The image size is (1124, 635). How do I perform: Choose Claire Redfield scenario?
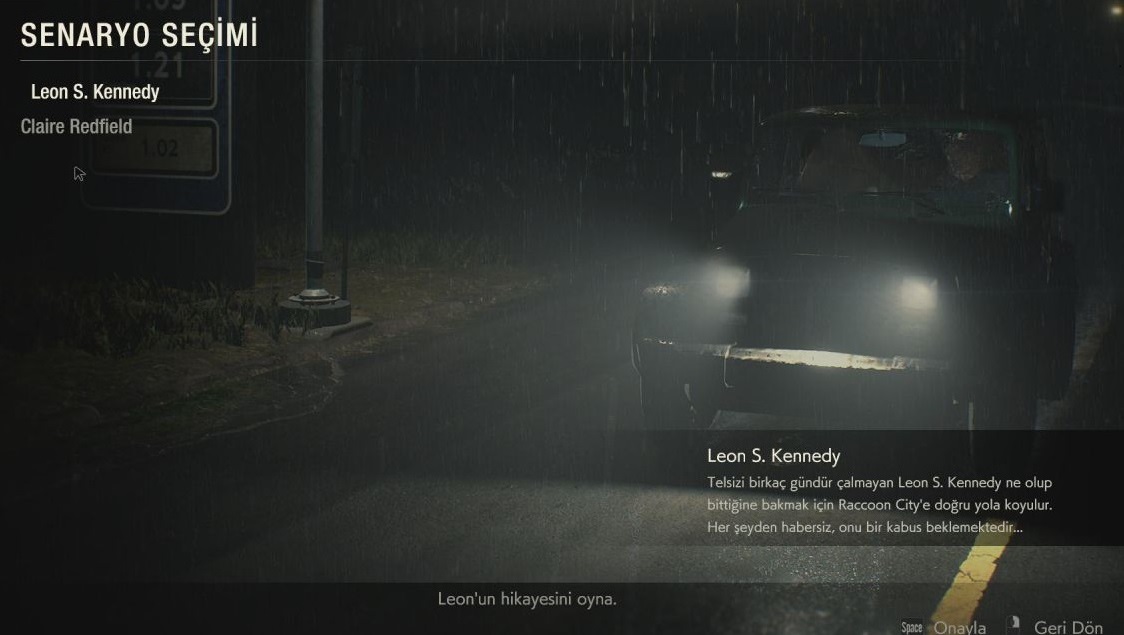76,127
